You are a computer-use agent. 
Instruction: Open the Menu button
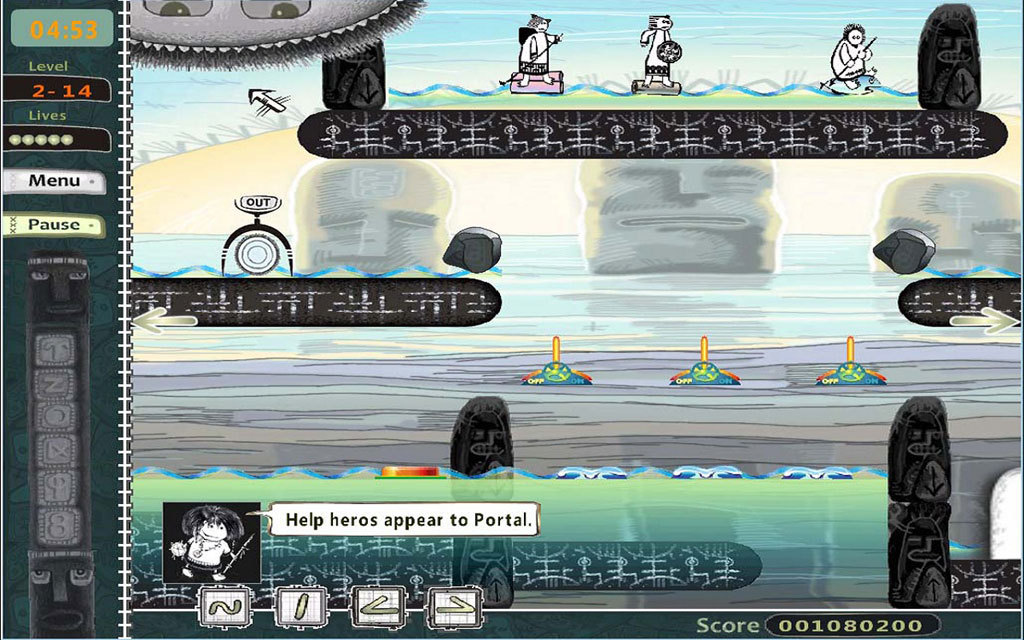click(x=53, y=182)
